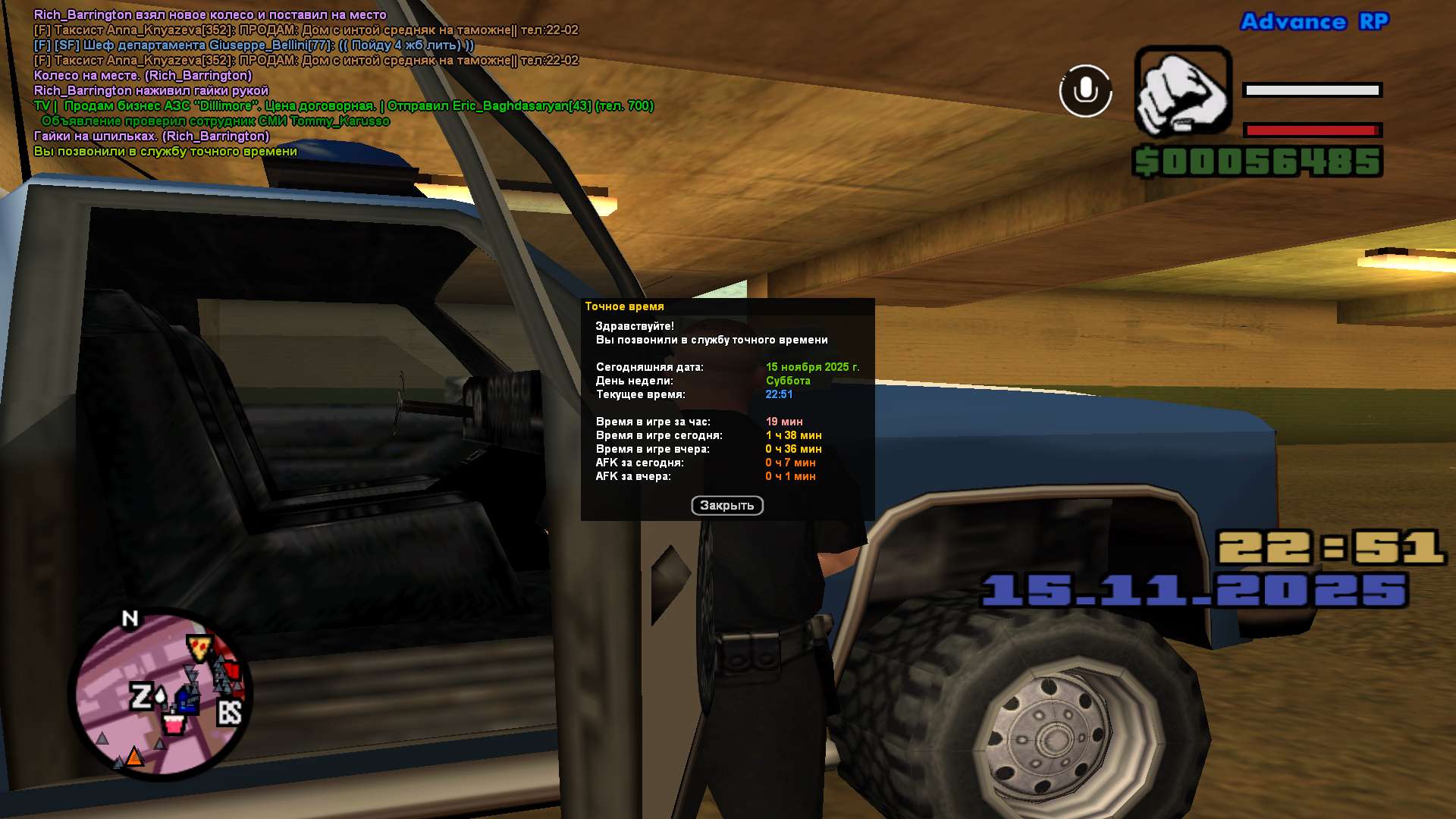
Task: Toggle the microphone voice chat icon
Action: [x=1085, y=91]
